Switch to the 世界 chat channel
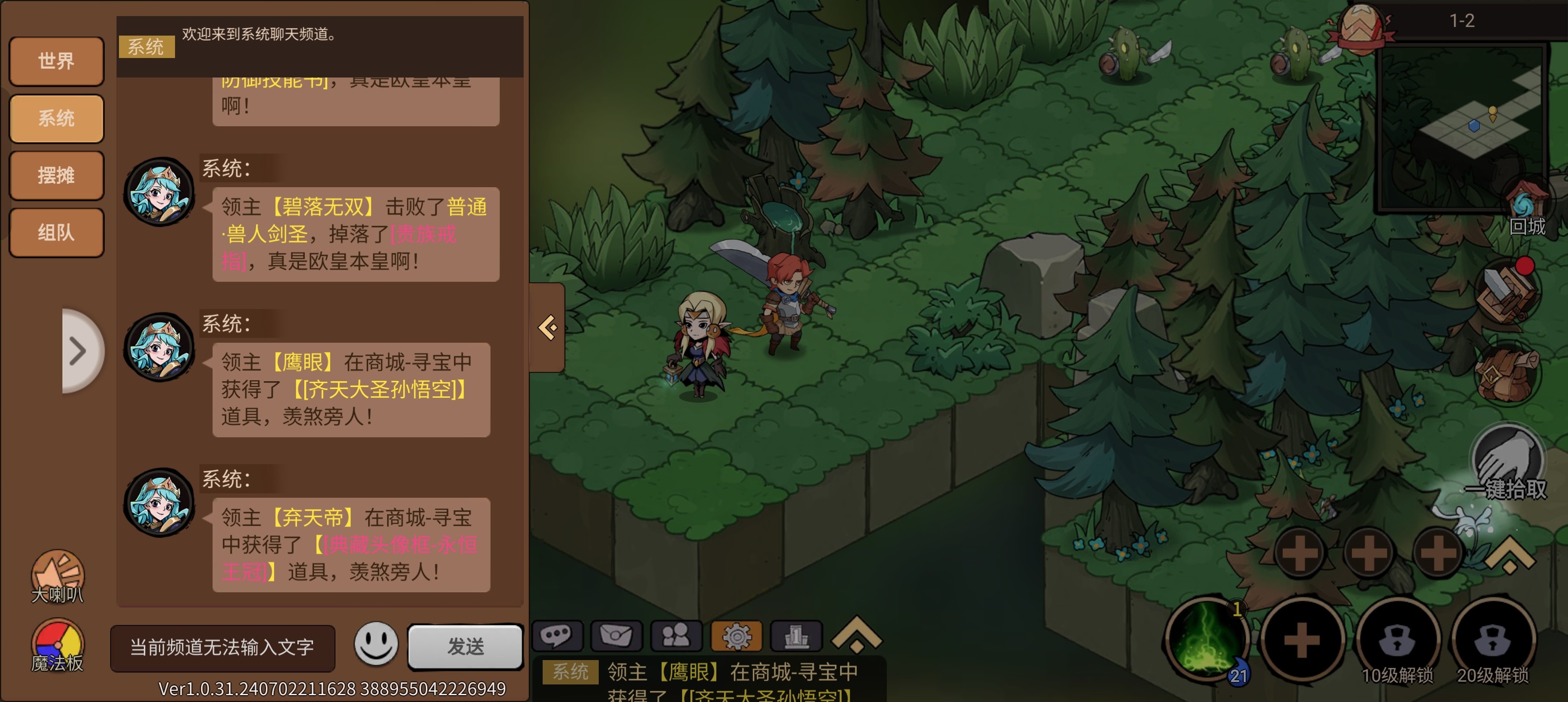This screenshot has height=702, width=1568. [x=57, y=61]
